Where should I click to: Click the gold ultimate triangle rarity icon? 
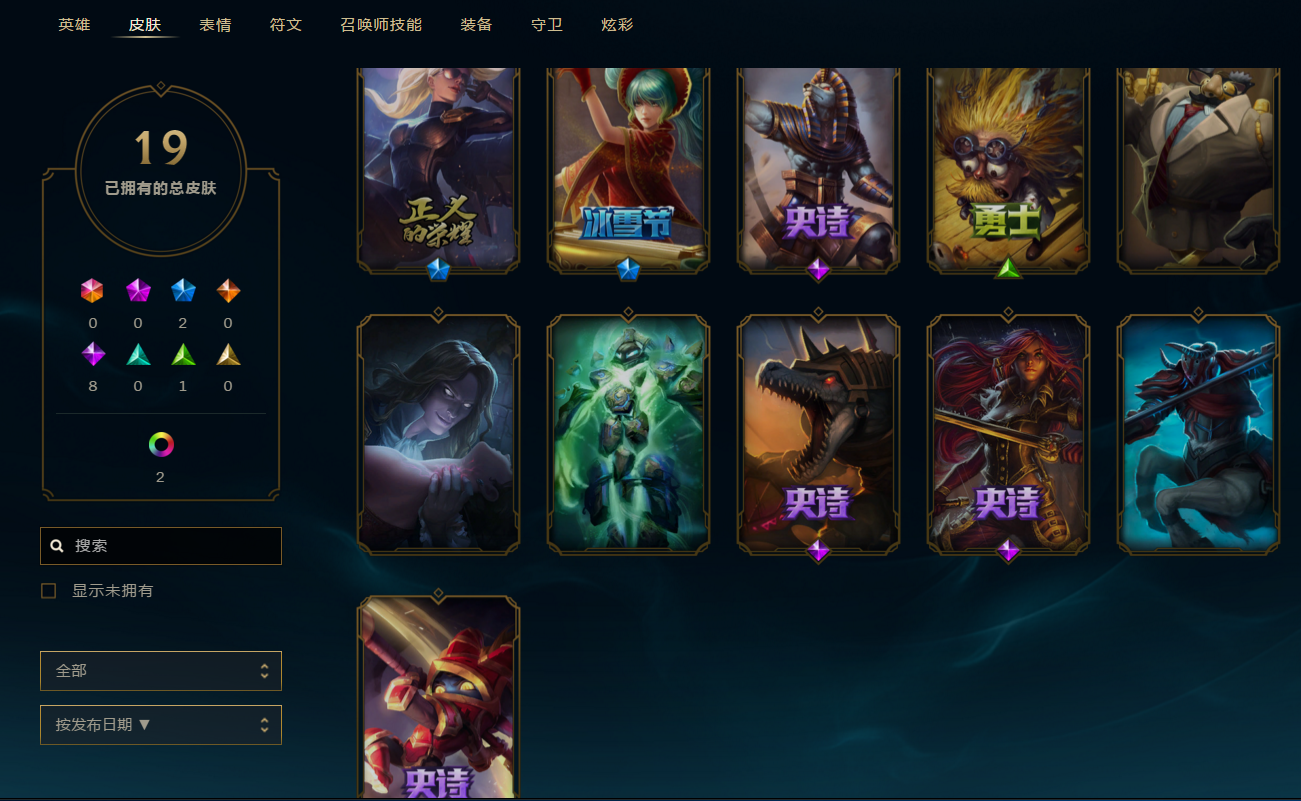pos(227,353)
